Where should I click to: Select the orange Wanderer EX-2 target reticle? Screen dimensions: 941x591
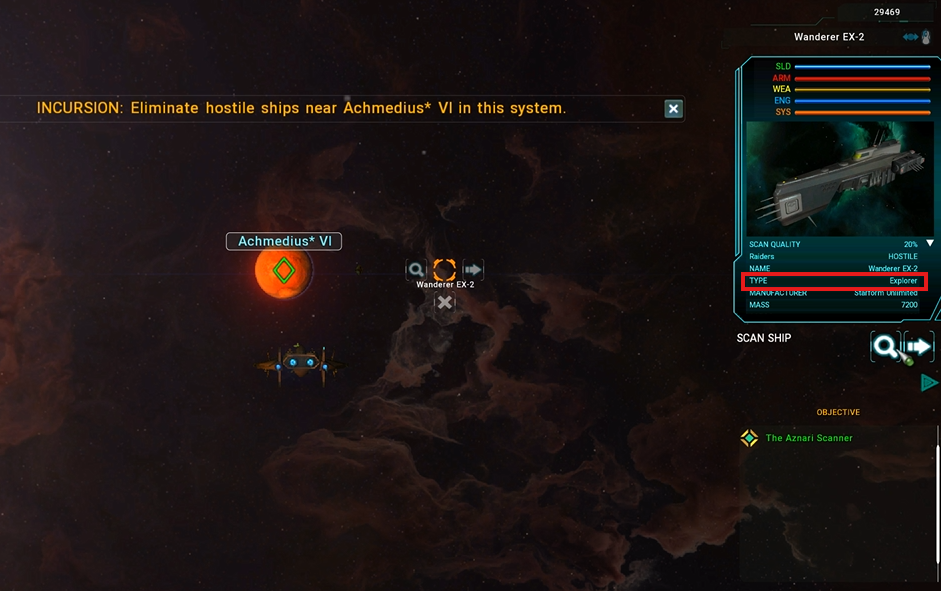tap(445, 269)
